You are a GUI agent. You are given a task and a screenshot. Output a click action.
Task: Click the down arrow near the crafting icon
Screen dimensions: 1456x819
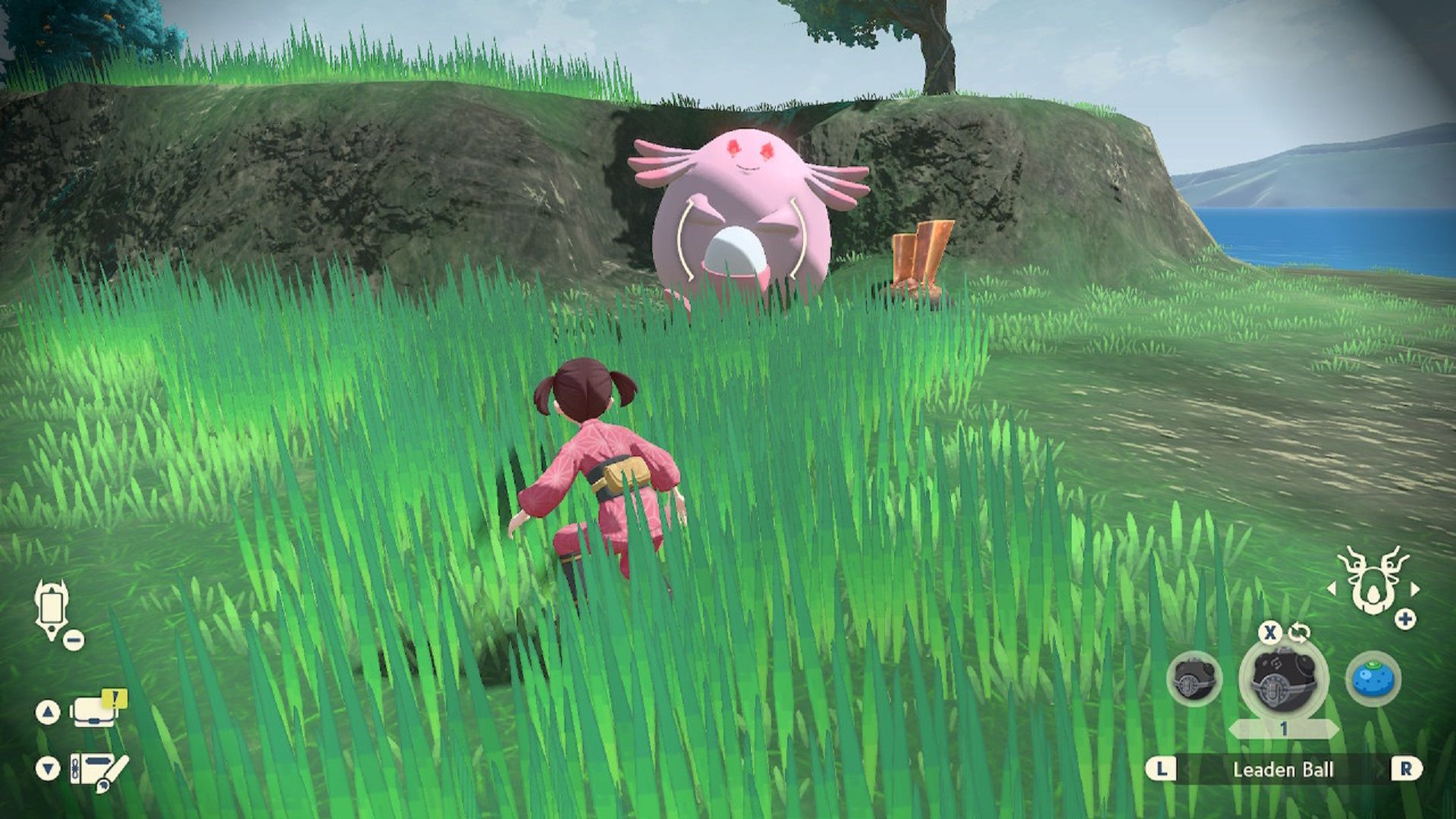point(48,767)
